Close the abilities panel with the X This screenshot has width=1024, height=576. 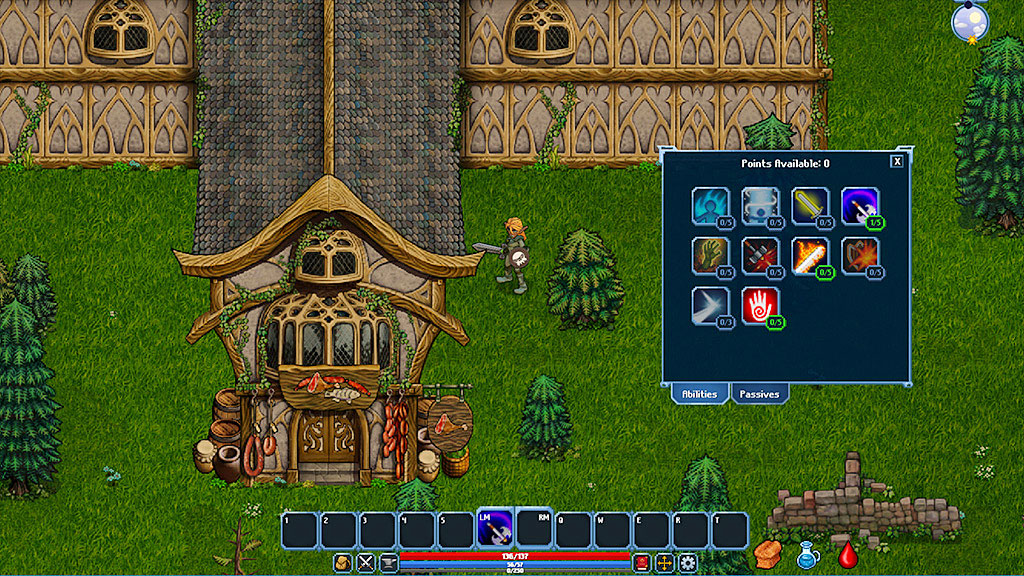(x=897, y=161)
